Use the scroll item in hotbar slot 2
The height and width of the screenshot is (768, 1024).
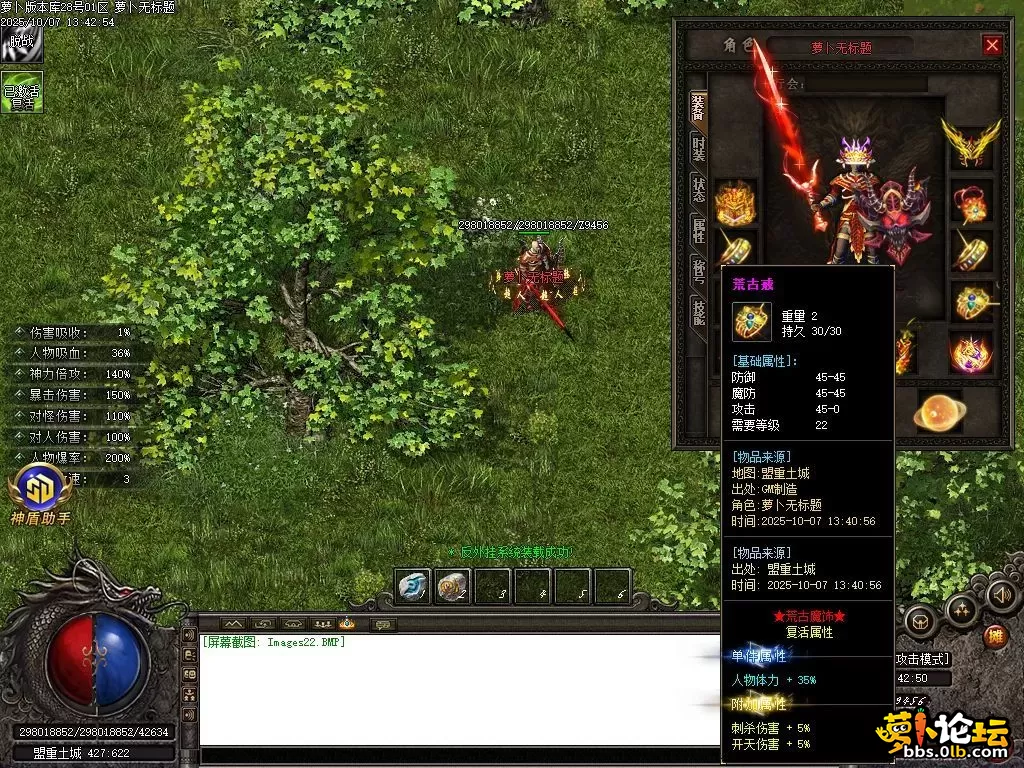(x=453, y=587)
